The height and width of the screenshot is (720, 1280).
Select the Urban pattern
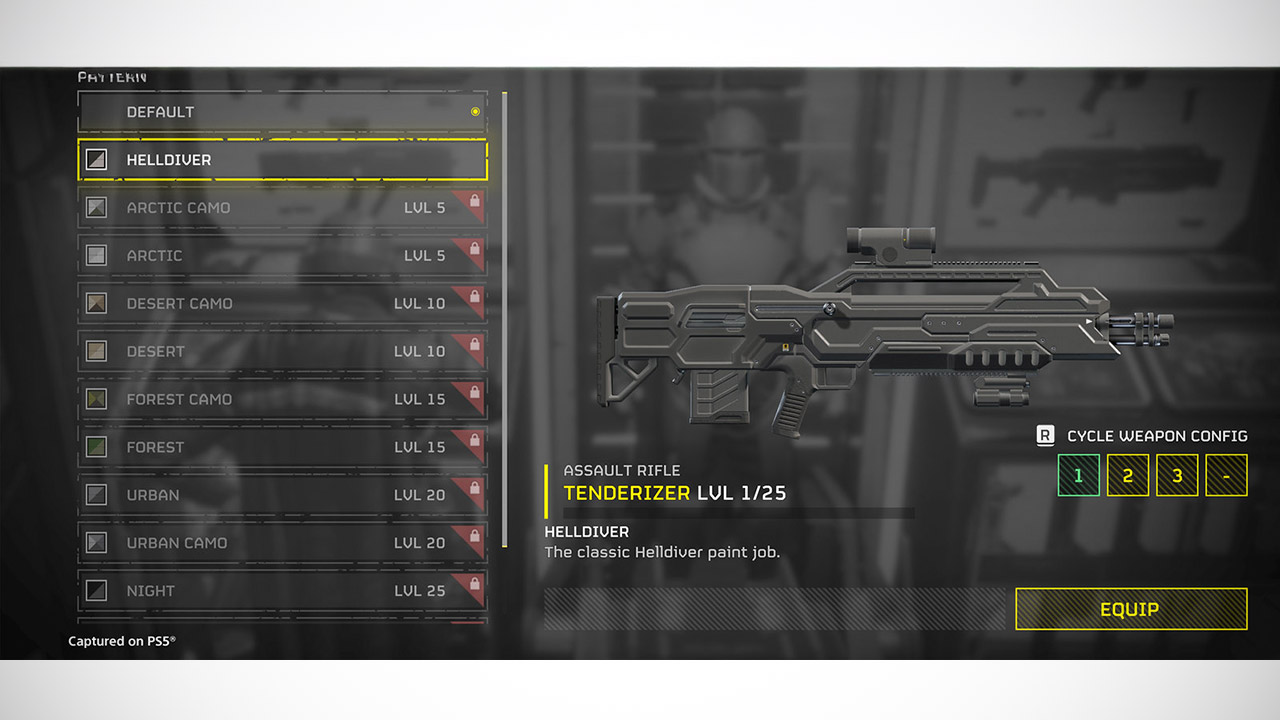pyautogui.click(x=282, y=495)
